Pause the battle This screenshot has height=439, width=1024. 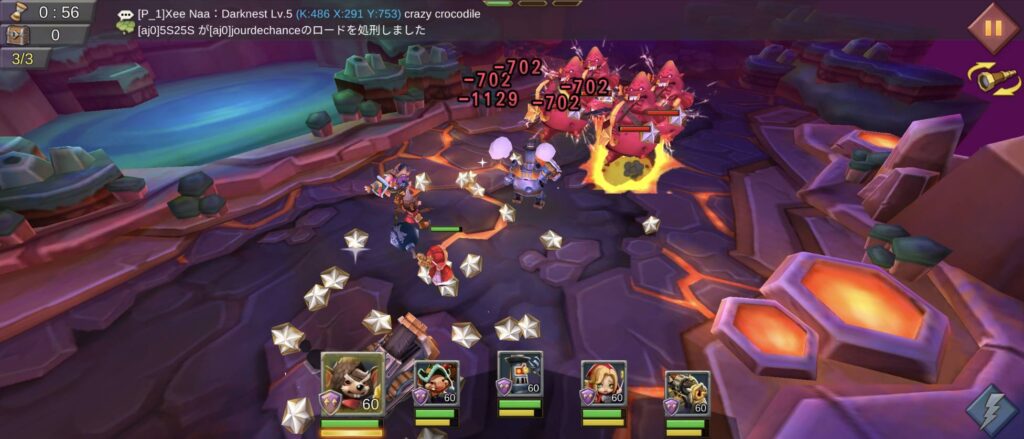(992, 26)
